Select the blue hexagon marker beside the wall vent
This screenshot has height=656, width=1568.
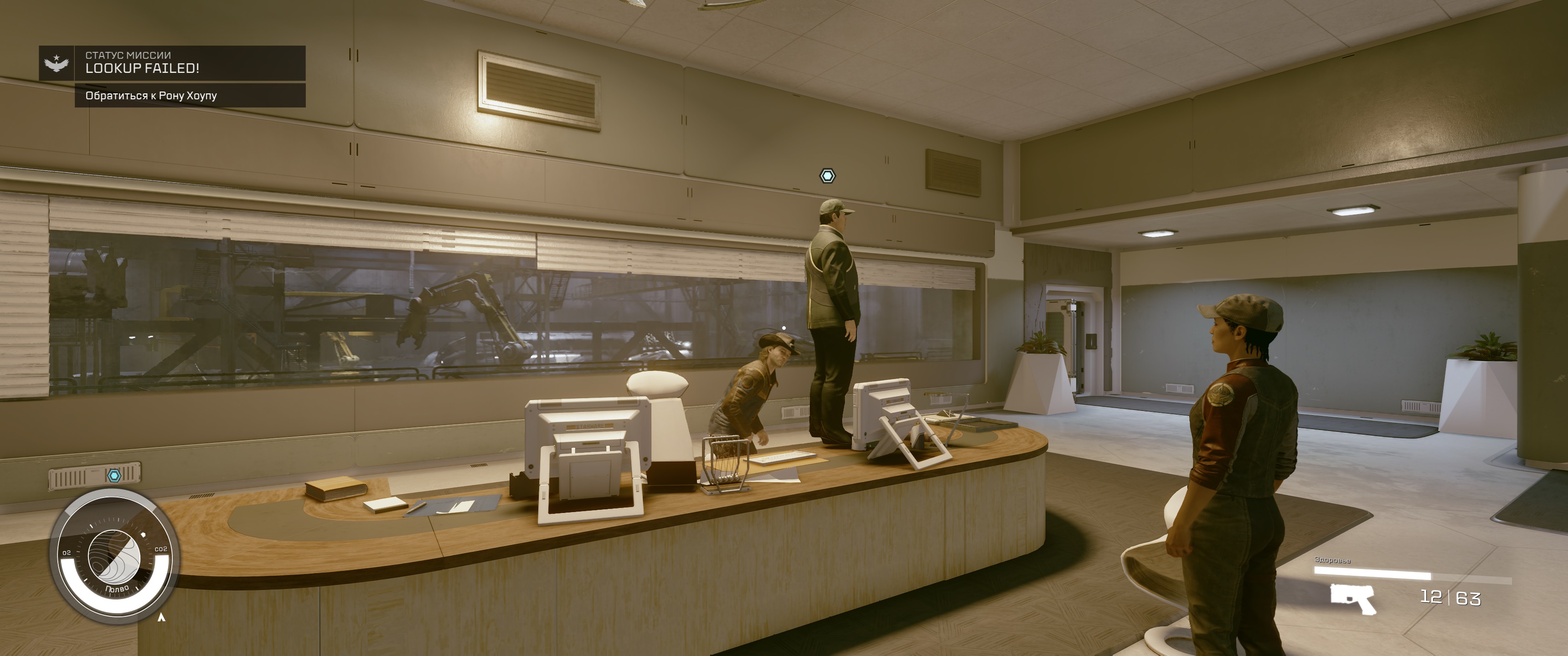[114, 475]
